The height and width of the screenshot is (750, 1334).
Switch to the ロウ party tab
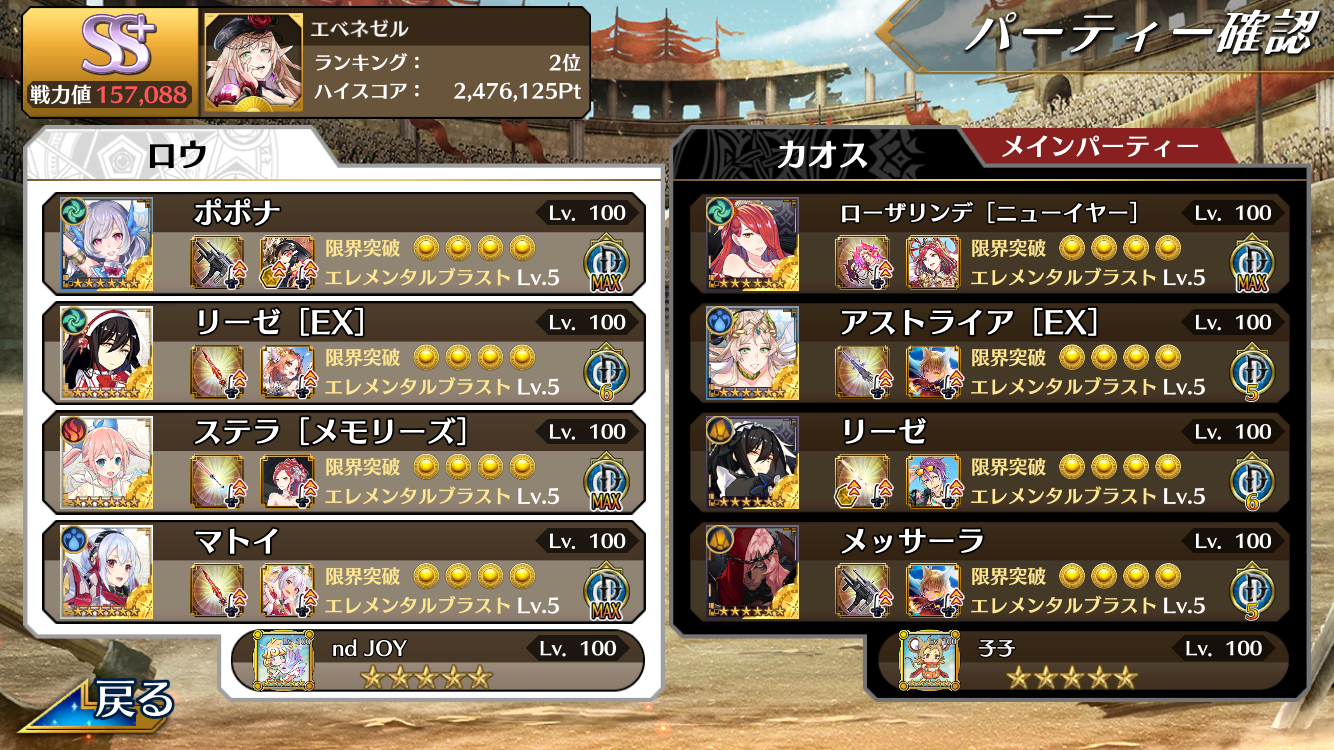[x=178, y=154]
